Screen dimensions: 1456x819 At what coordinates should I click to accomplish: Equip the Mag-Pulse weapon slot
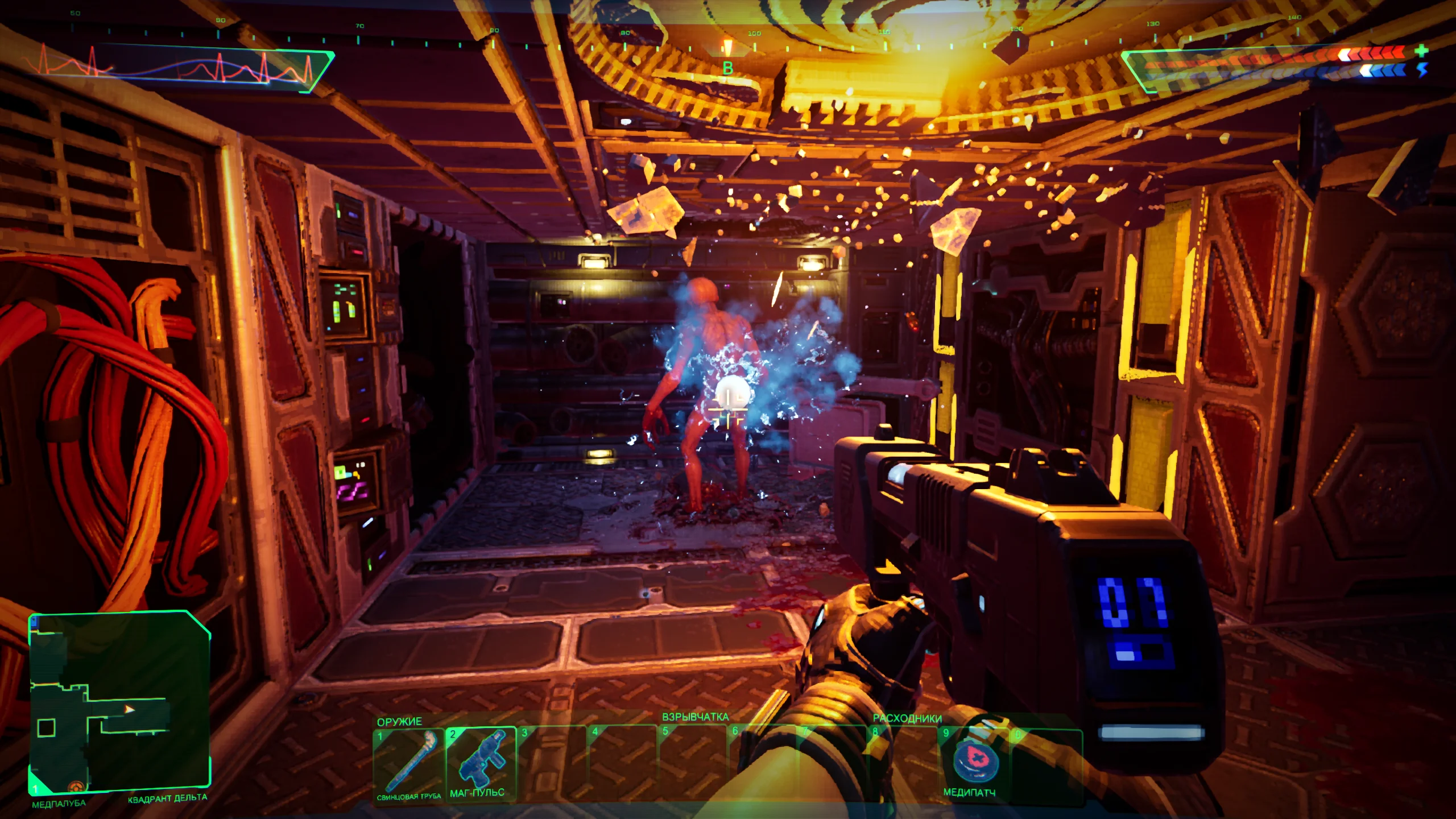click(480, 762)
